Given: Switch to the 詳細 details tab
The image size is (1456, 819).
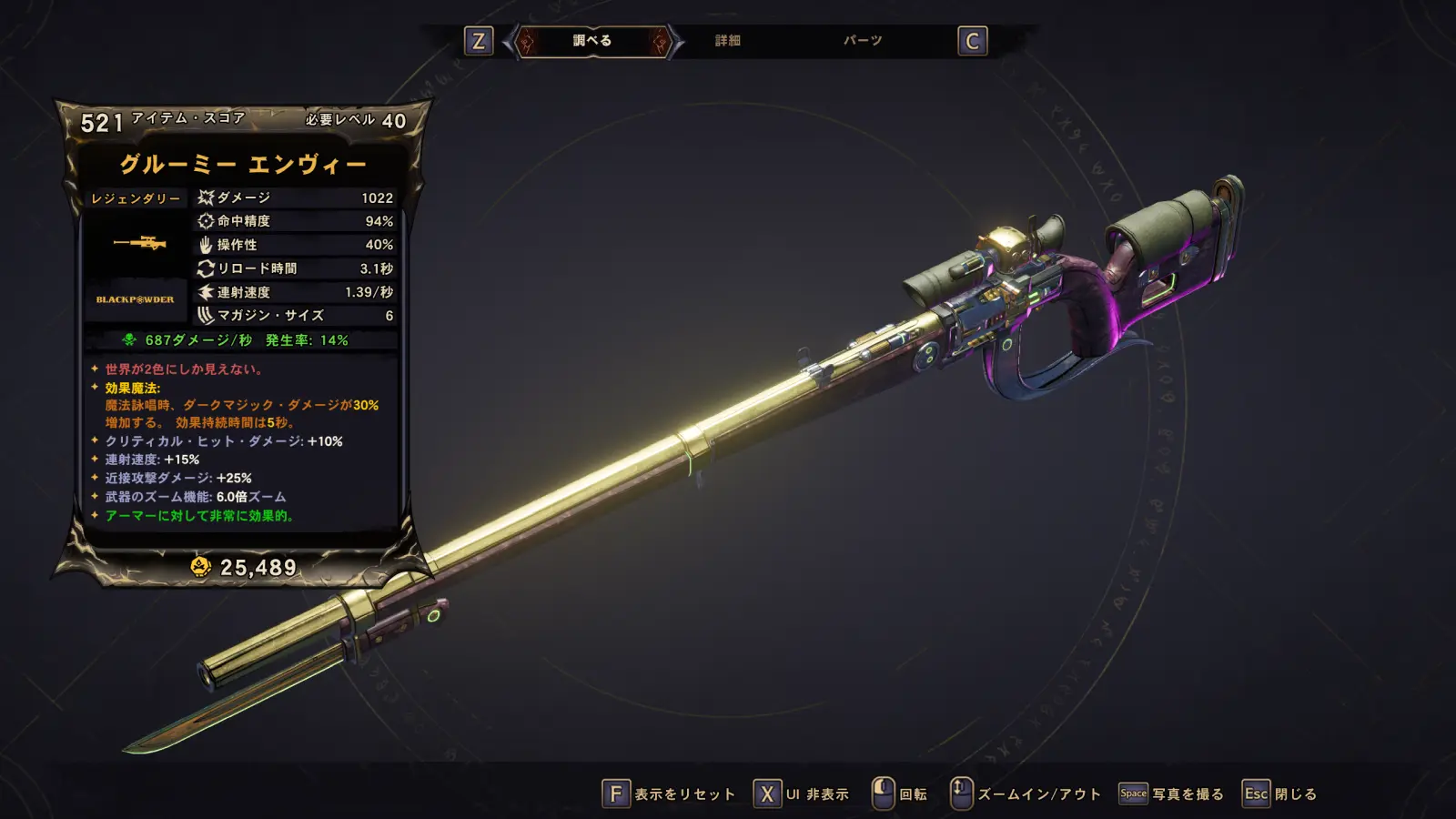Looking at the screenshot, I should (727, 41).
